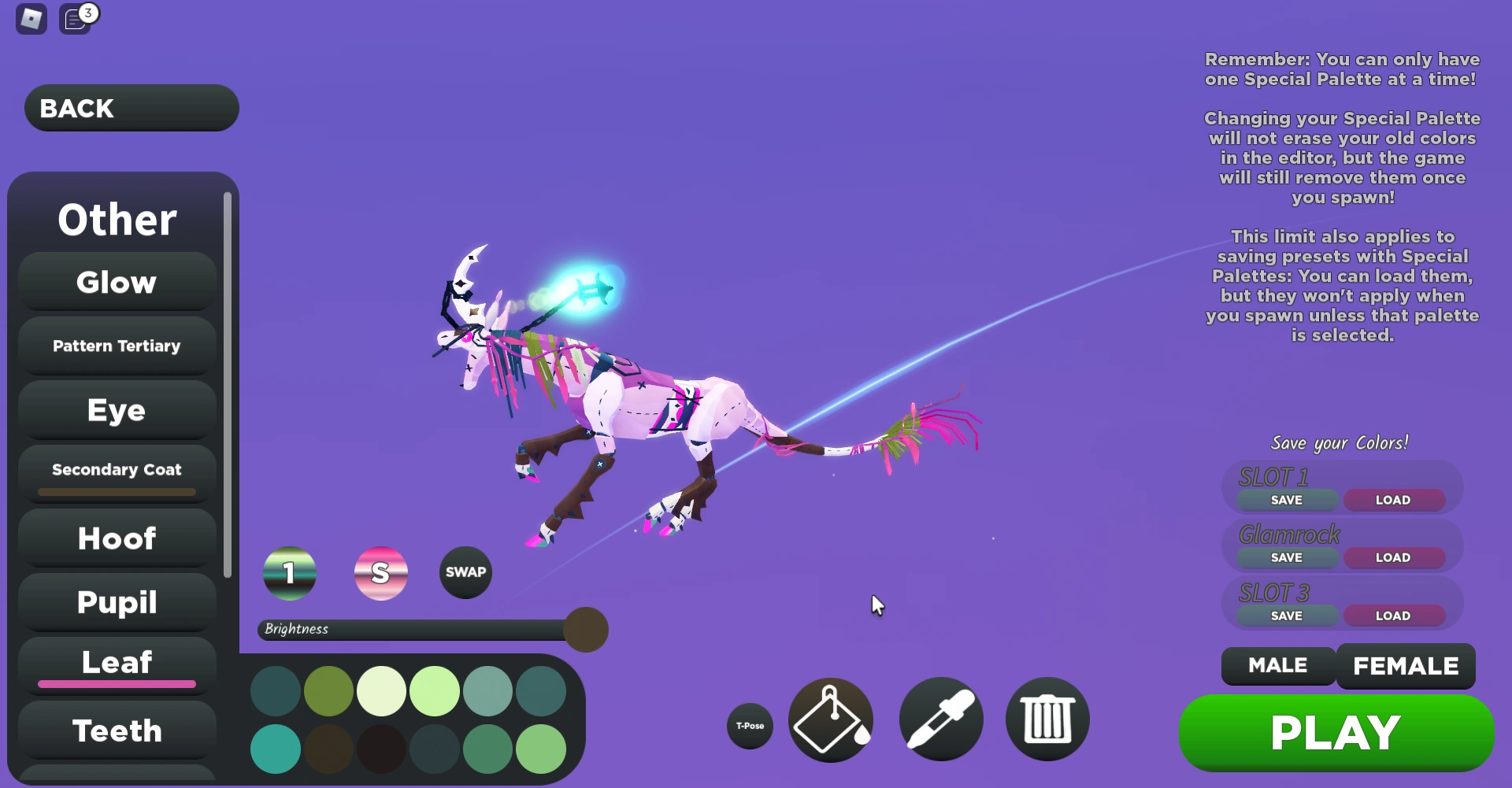Select palette circle 1
This screenshot has height=788, width=1512.
click(289, 572)
